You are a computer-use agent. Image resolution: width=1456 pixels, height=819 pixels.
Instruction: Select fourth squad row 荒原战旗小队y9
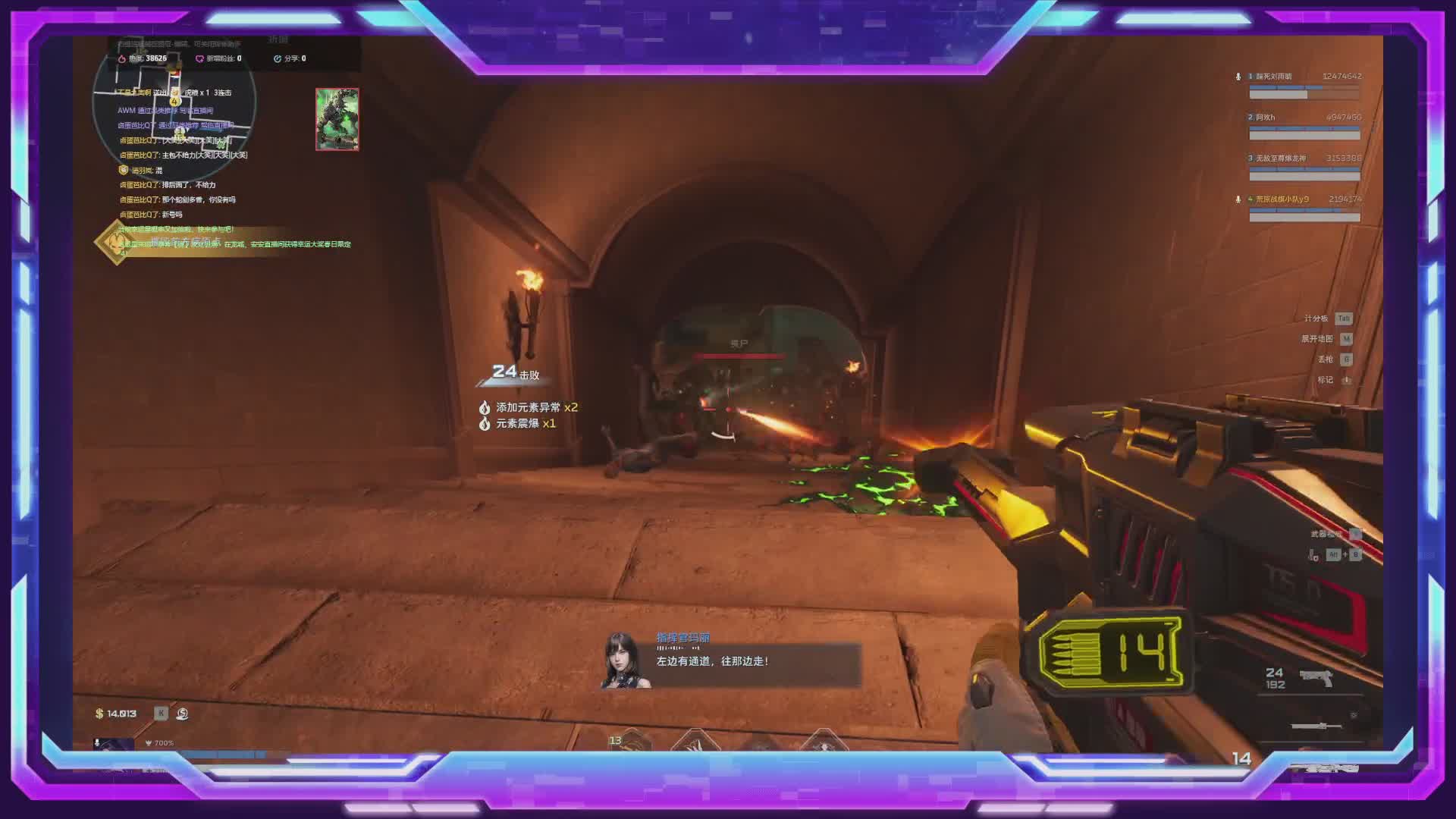[1304, 208]
